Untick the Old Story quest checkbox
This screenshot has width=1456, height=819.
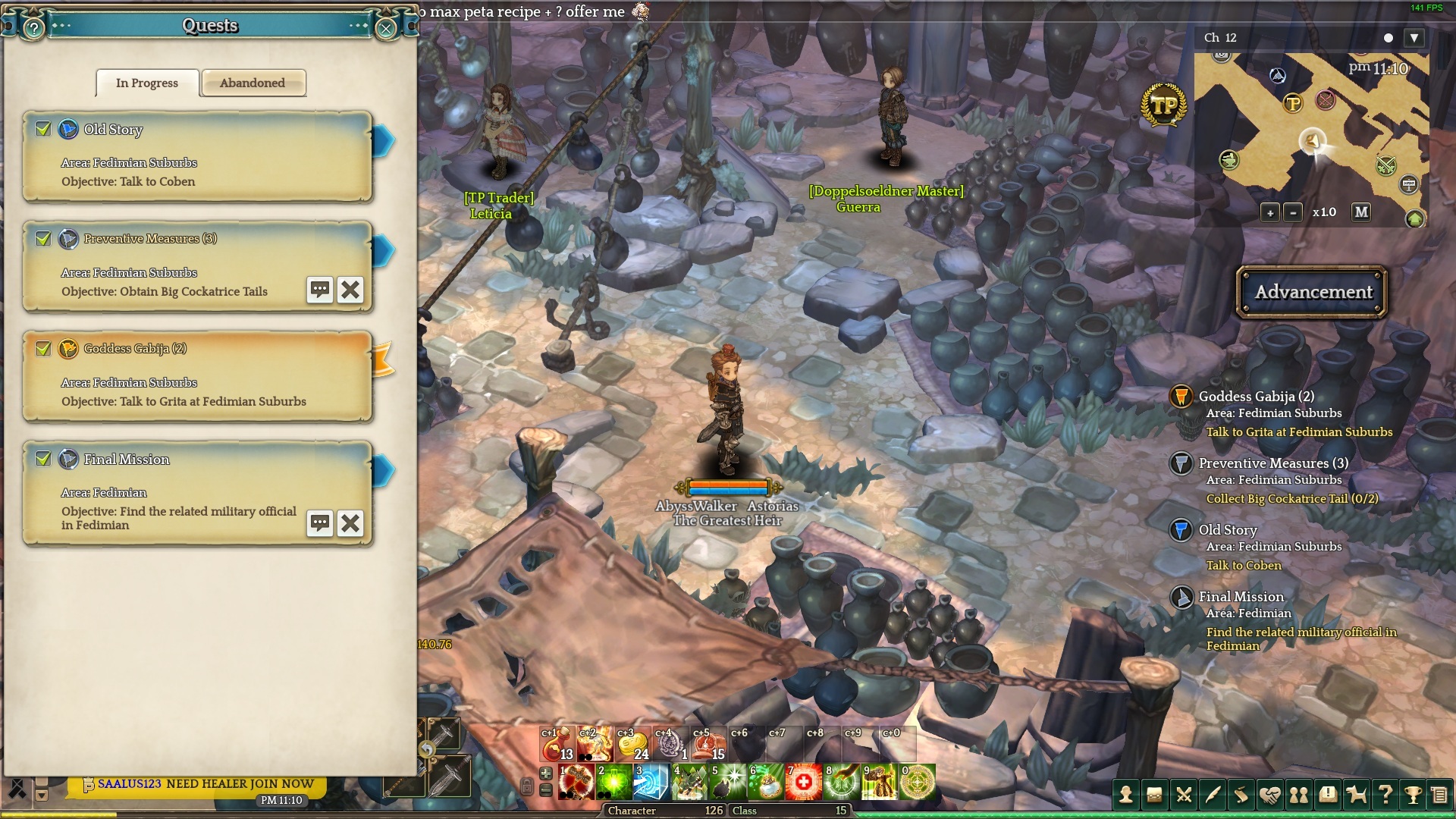(43, 129)
